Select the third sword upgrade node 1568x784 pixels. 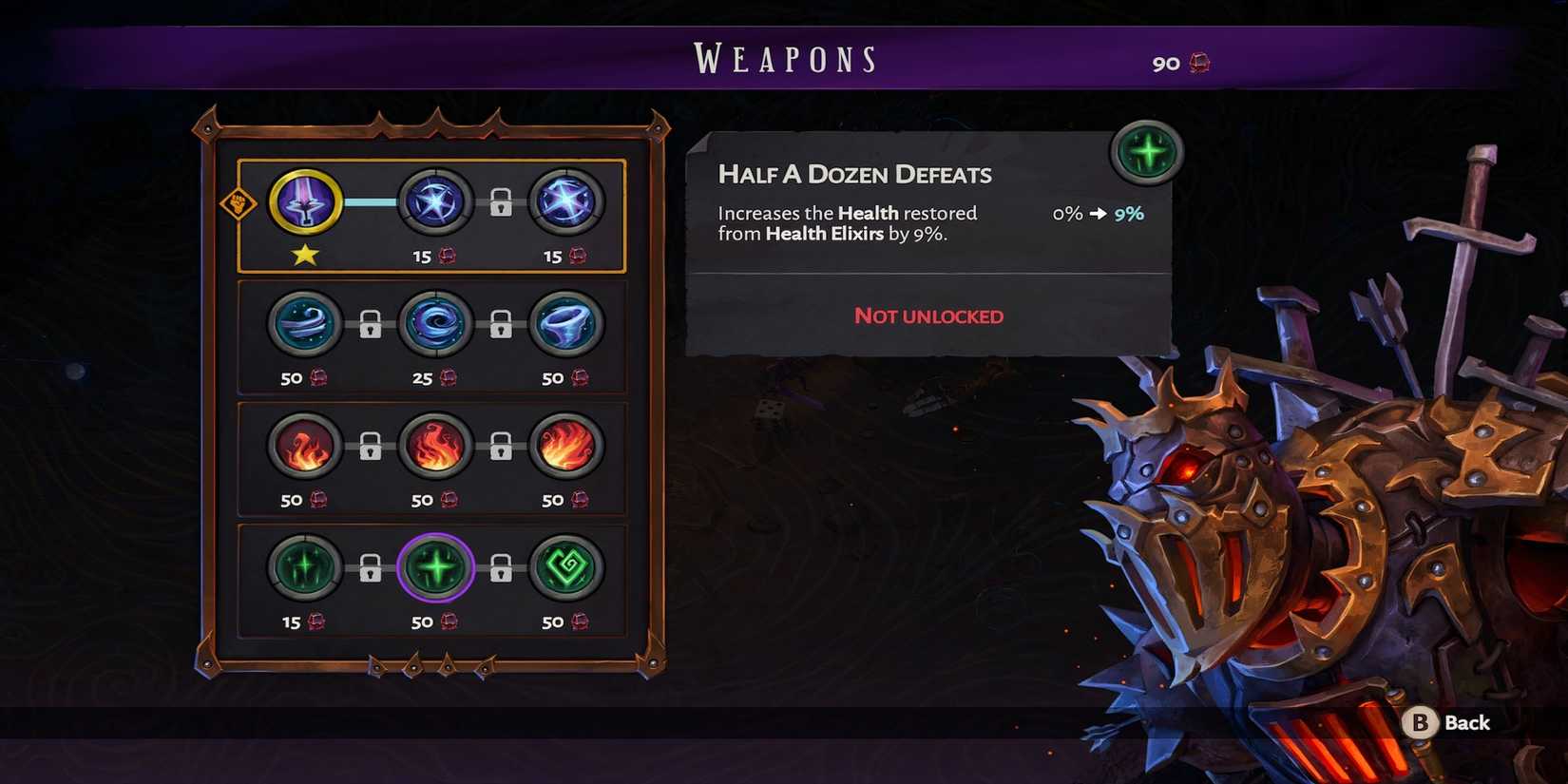pos(567,202)
